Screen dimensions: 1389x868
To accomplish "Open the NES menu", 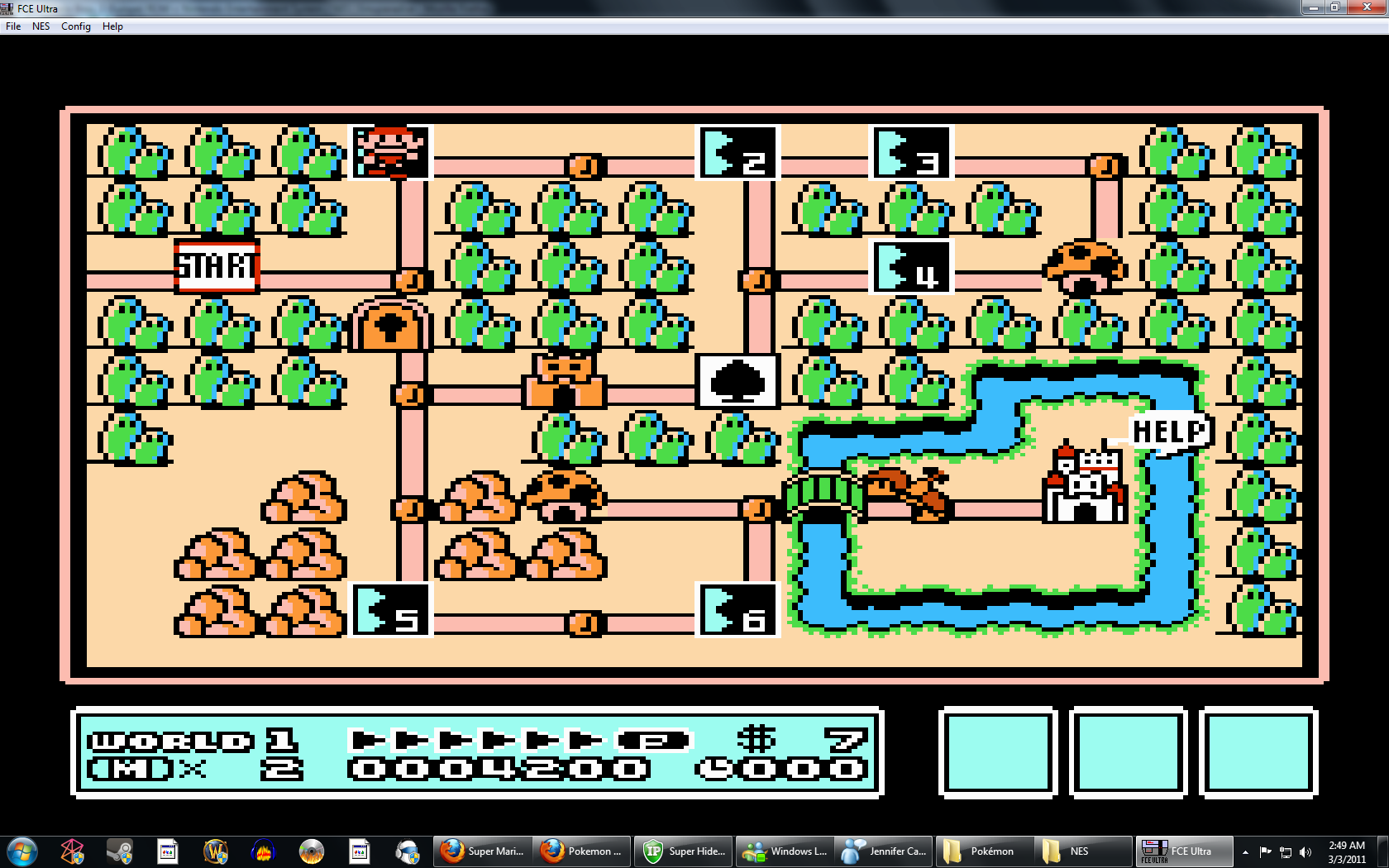I will (x=40, y=26).
